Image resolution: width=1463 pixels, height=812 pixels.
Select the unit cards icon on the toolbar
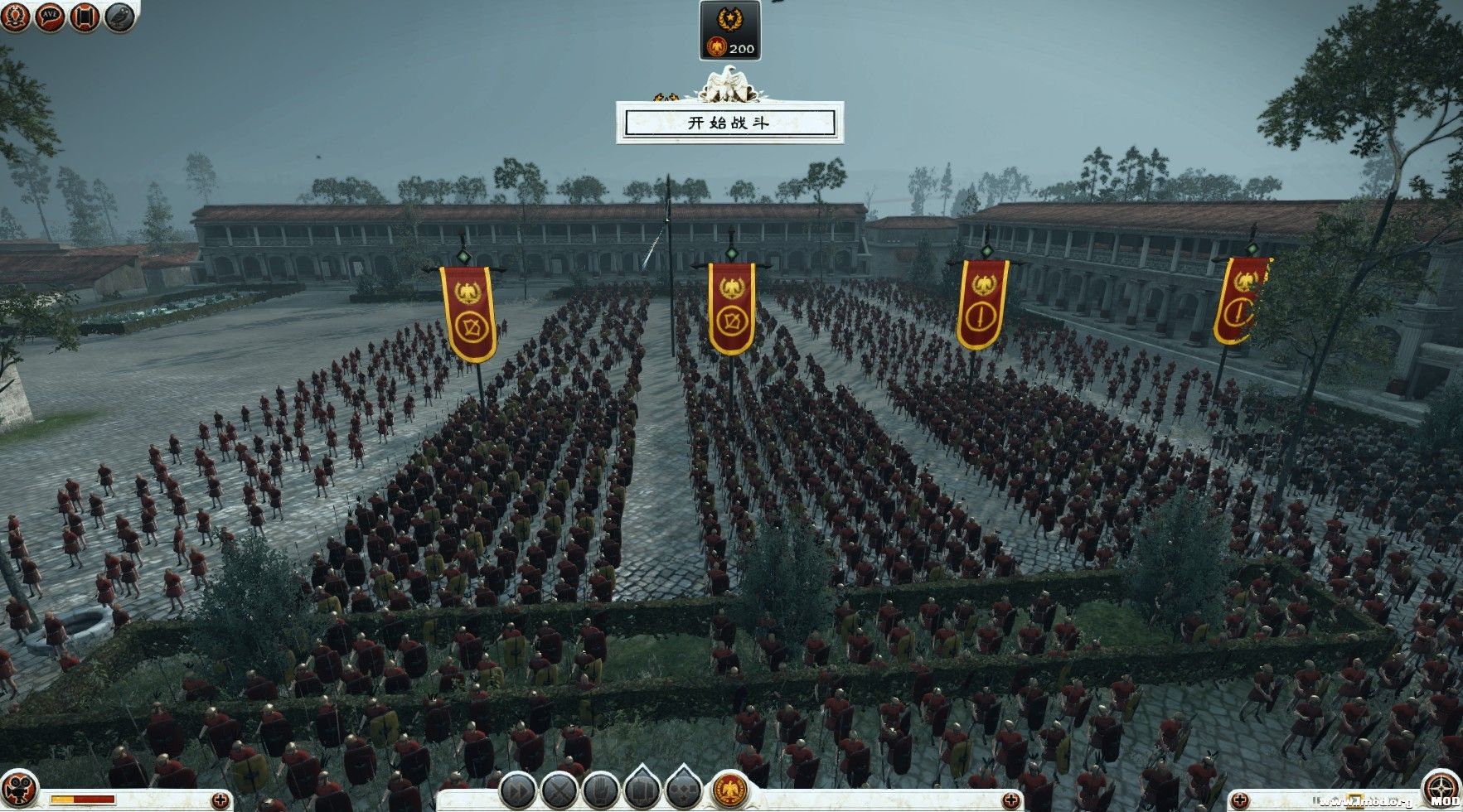point(641,791)
